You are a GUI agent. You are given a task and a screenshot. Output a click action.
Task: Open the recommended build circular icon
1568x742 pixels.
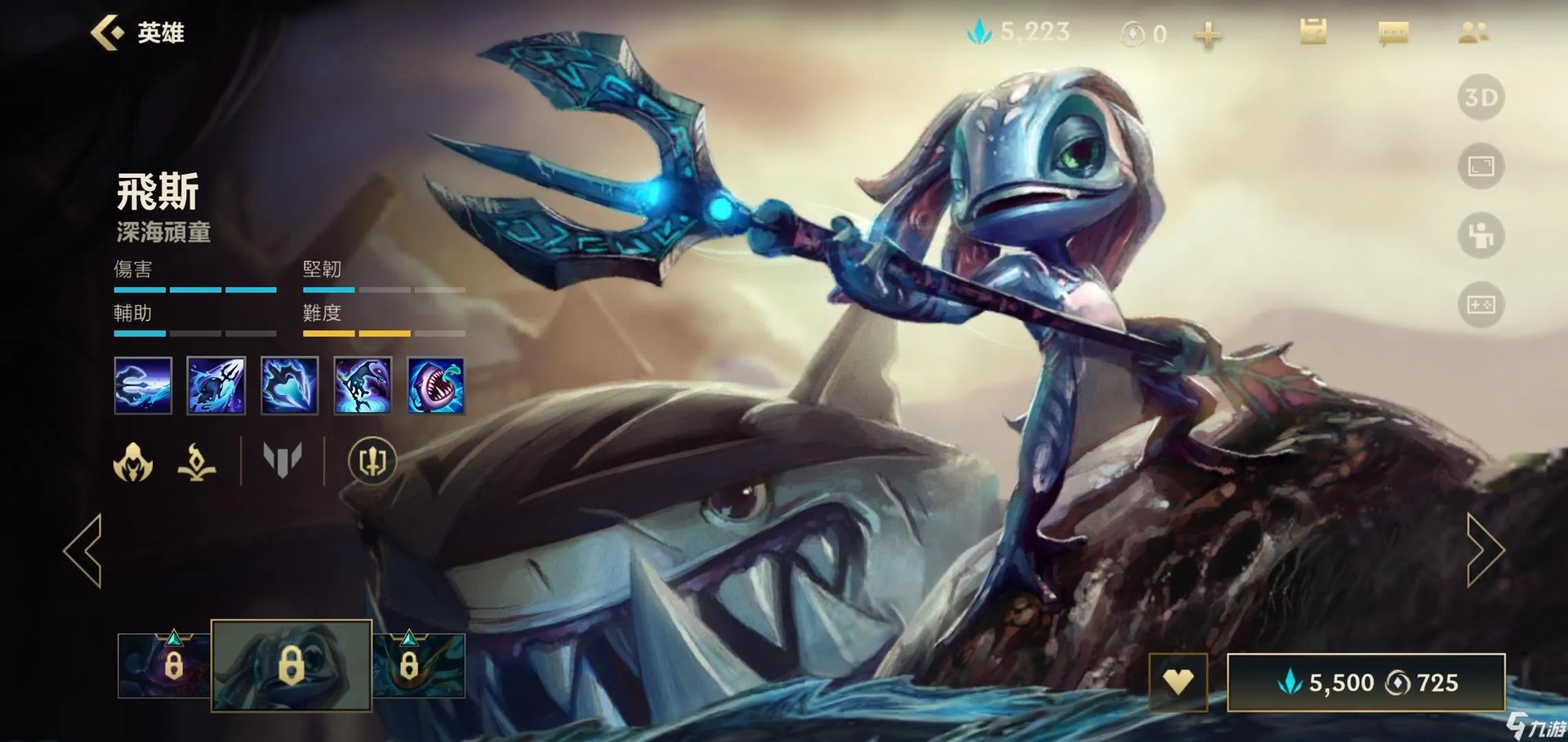pos(372,461)
